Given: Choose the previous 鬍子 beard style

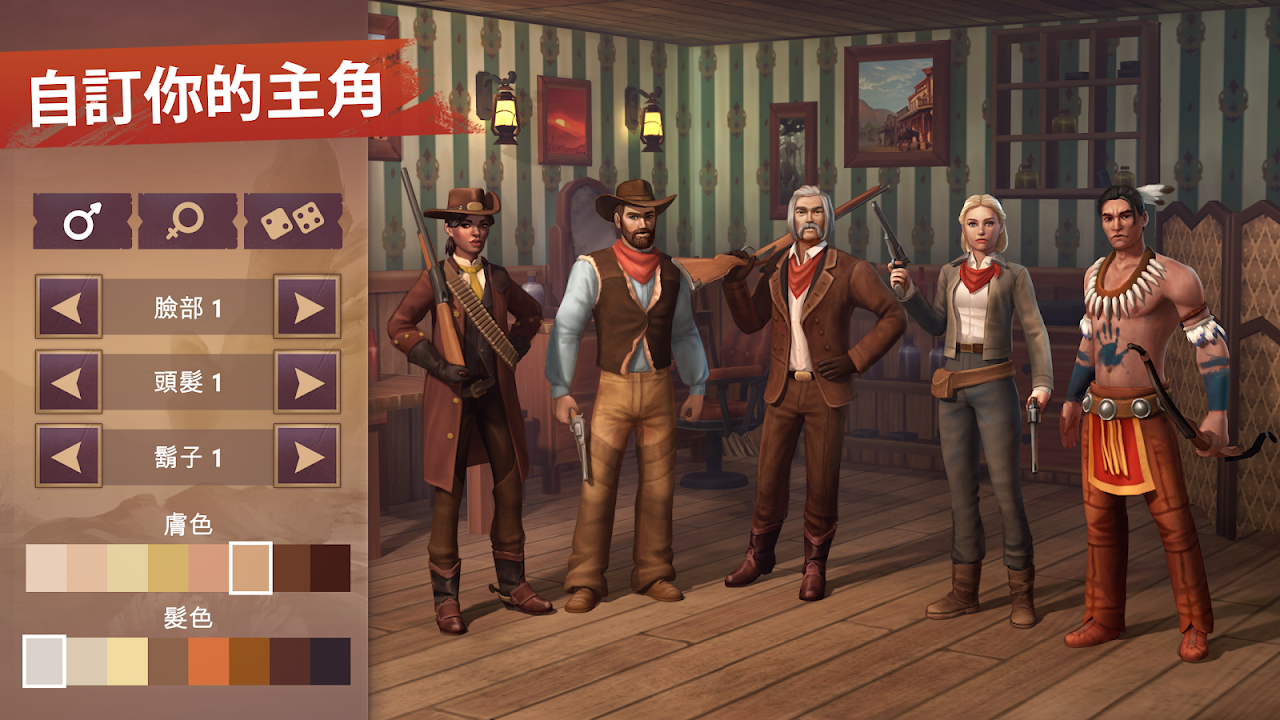Looking at the screenshot, I should 68,456.
